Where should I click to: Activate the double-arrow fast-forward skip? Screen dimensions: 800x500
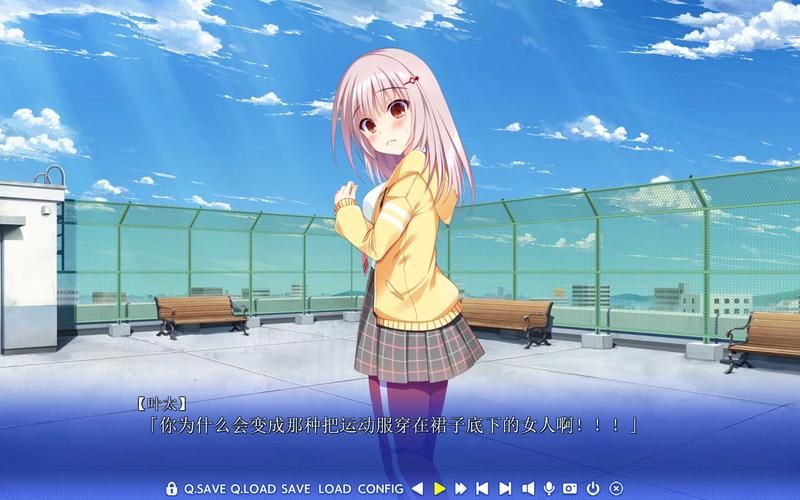coord(461,488)
